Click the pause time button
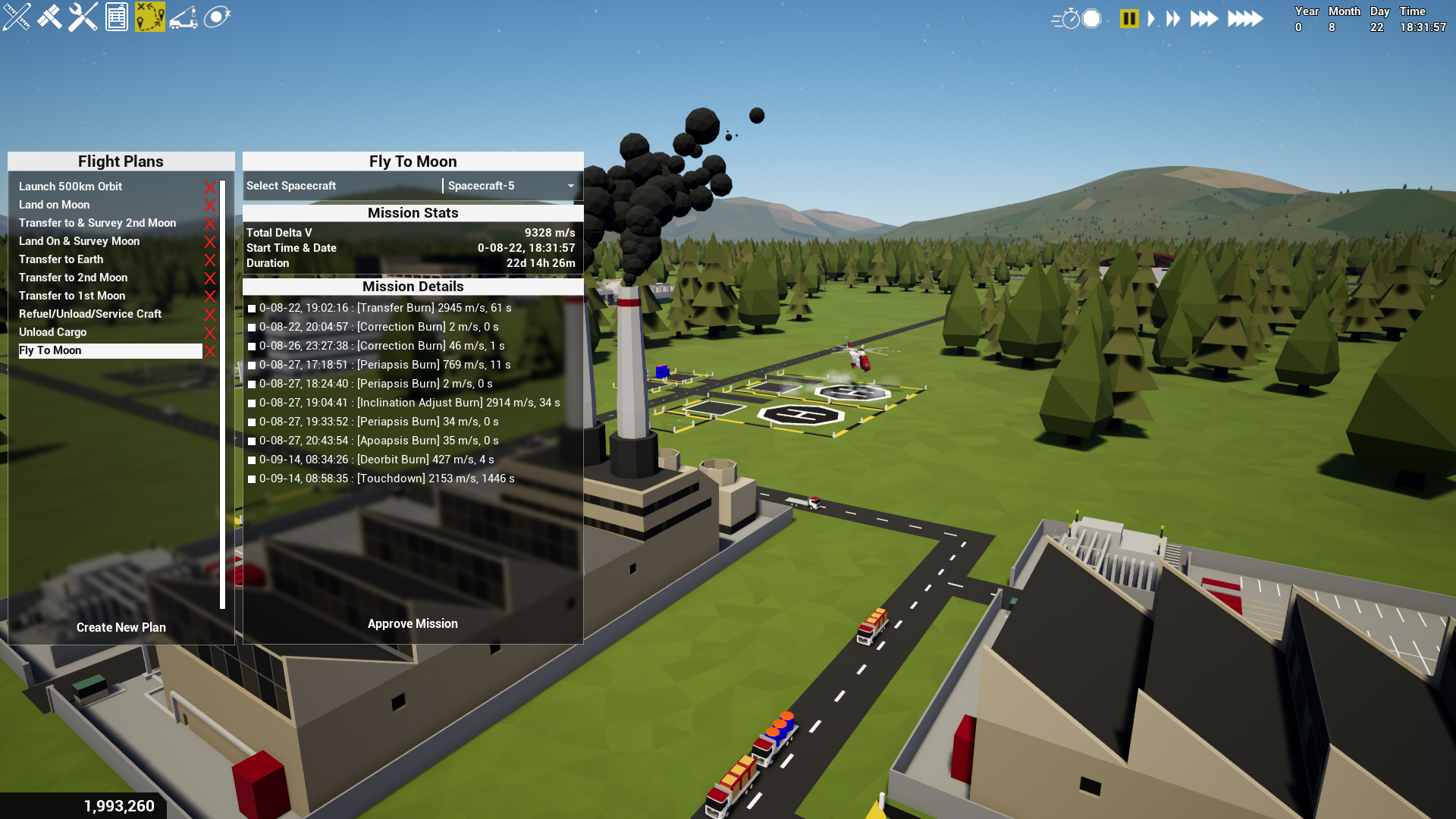 tap(1129, 18)
